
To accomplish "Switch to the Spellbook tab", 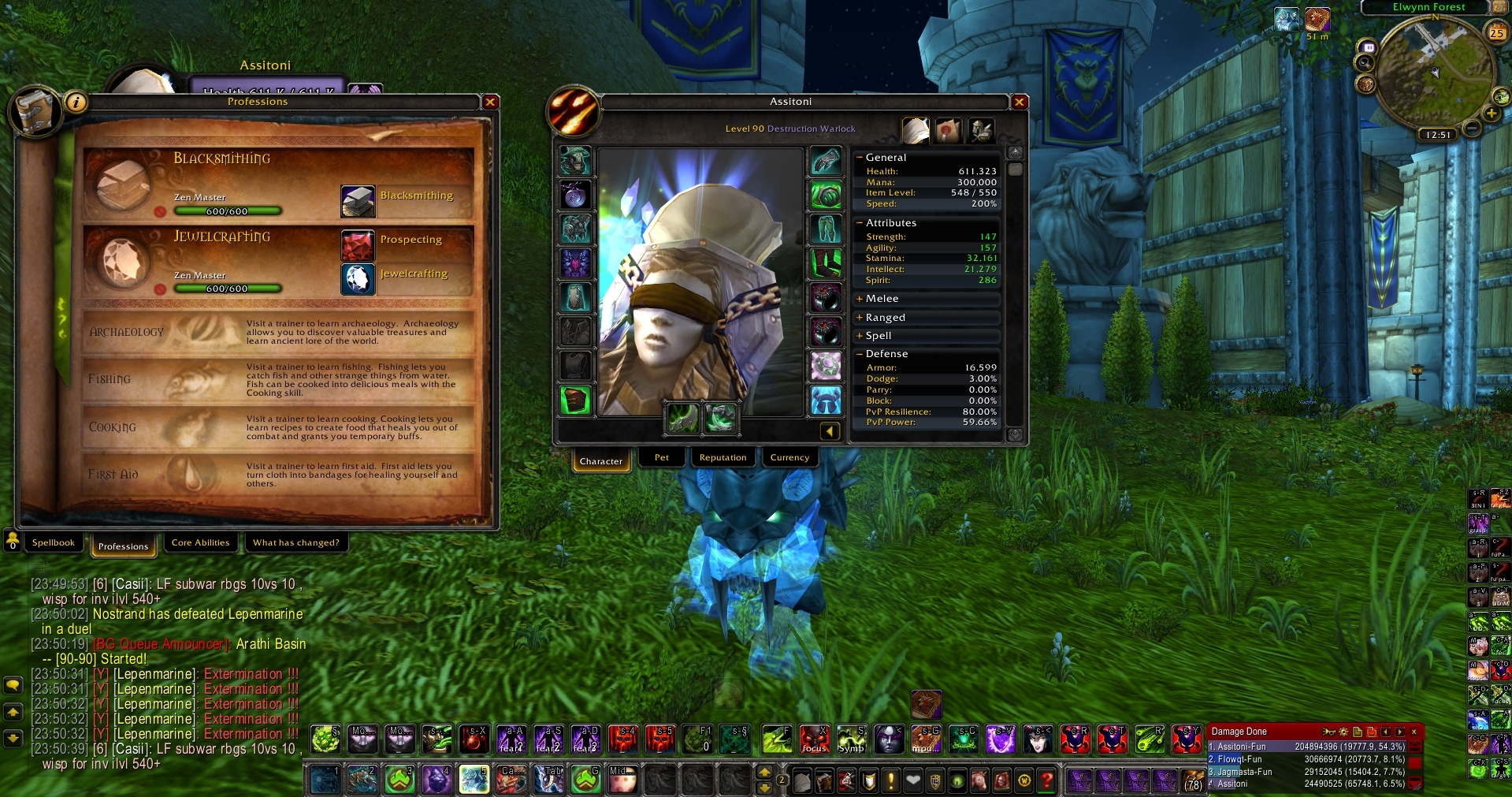I will [x=54, y=543].
